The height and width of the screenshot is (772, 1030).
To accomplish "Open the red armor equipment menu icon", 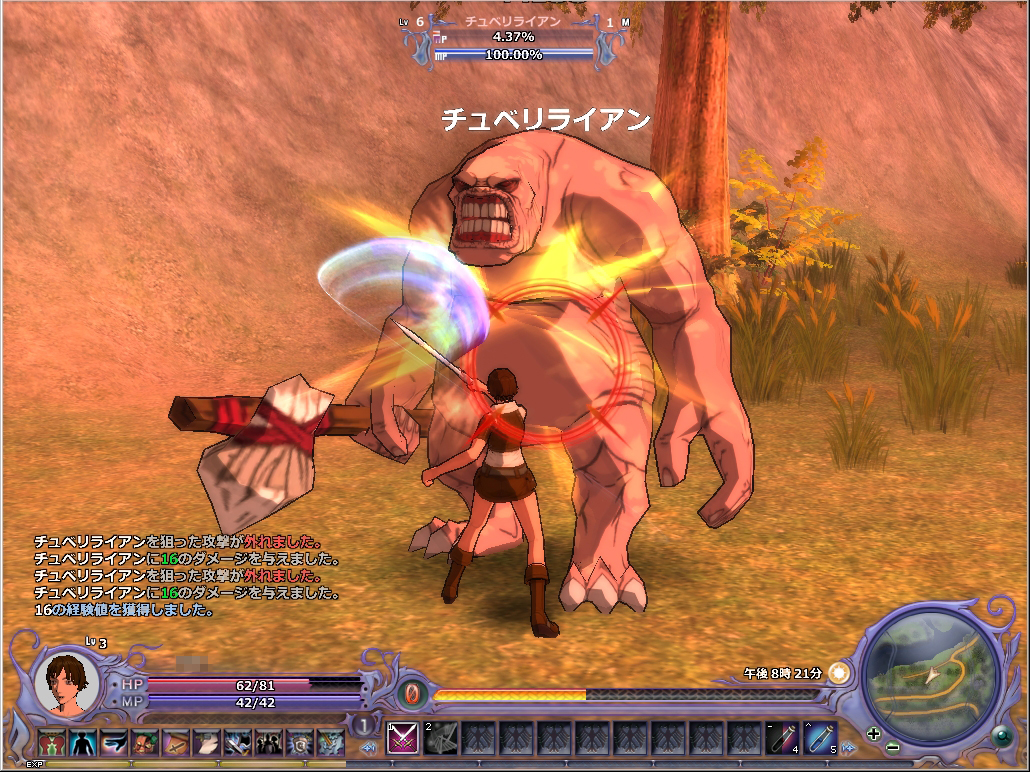I will pyautogui.click(x=52, y=742).
